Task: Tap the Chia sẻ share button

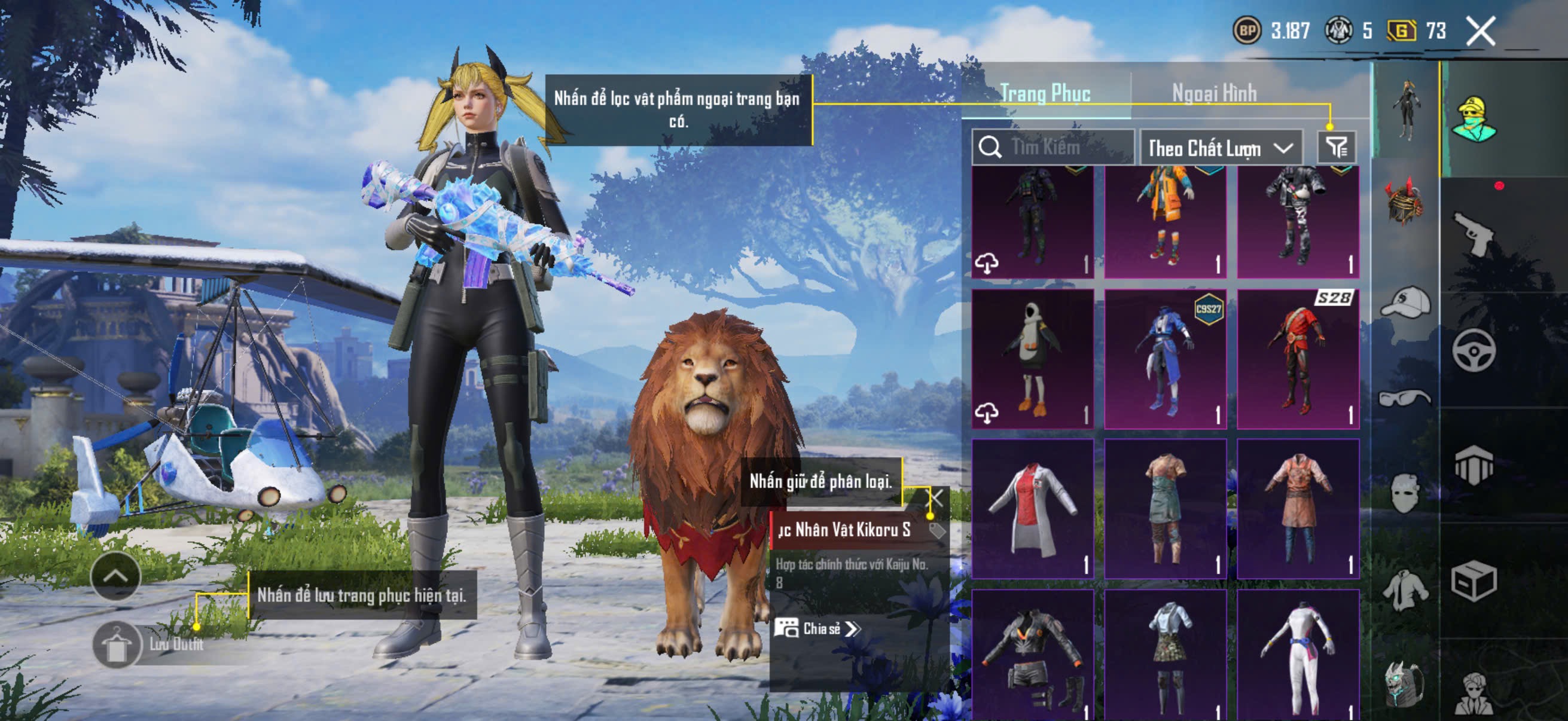Action: coord(816,628)
